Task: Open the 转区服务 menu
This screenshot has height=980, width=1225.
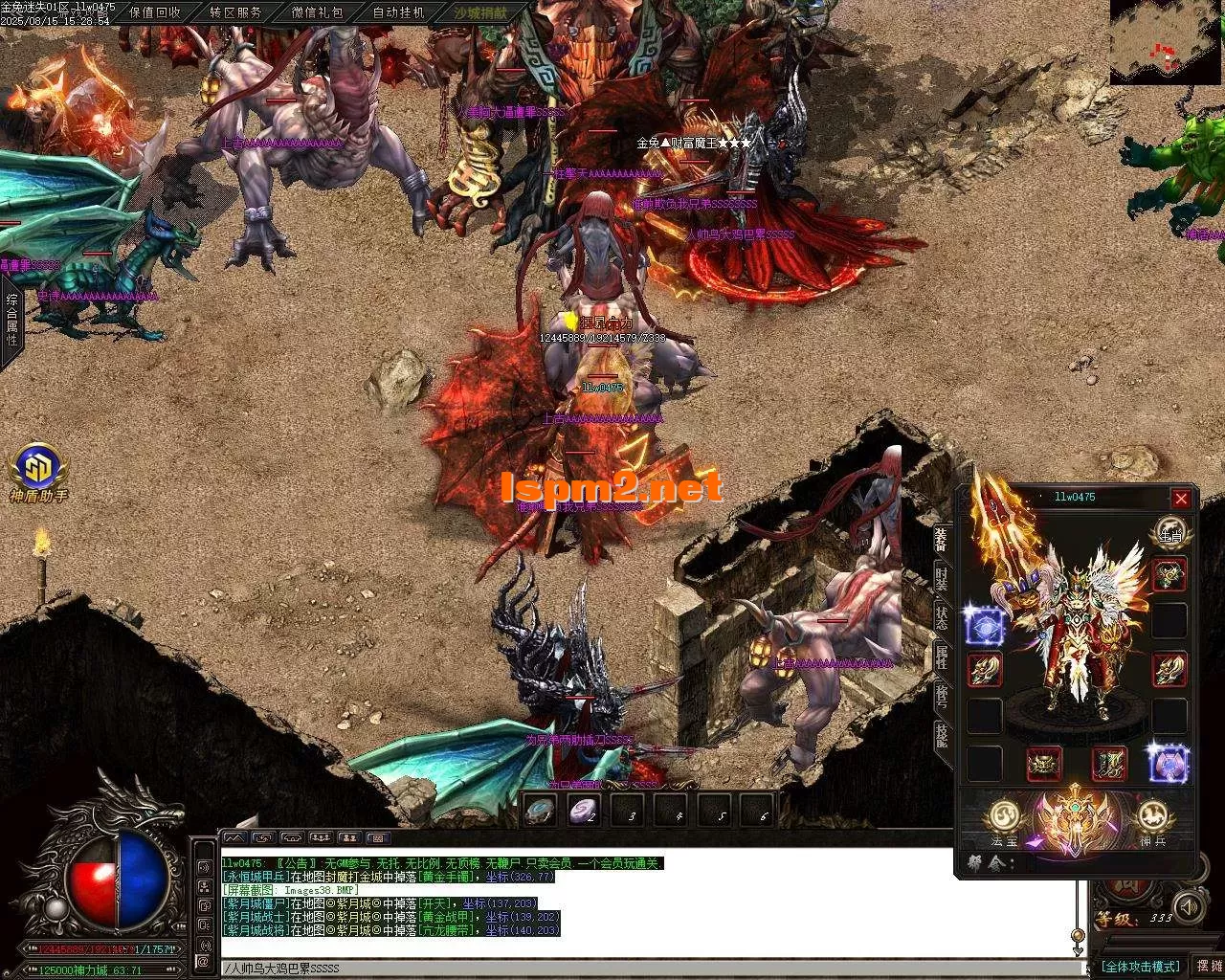Action: (235, 12)
